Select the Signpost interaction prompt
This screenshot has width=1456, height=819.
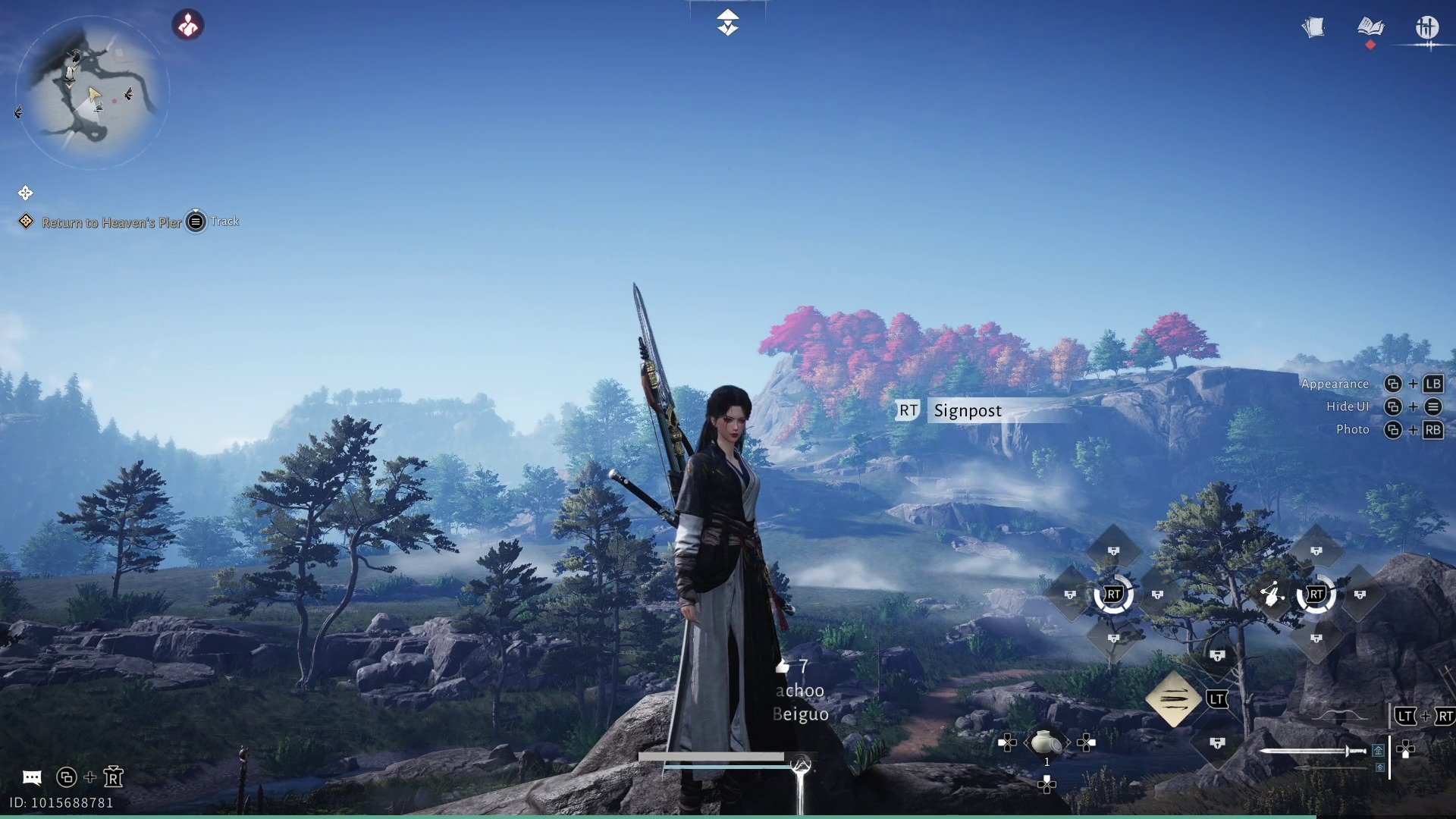[x=968, y=410]
